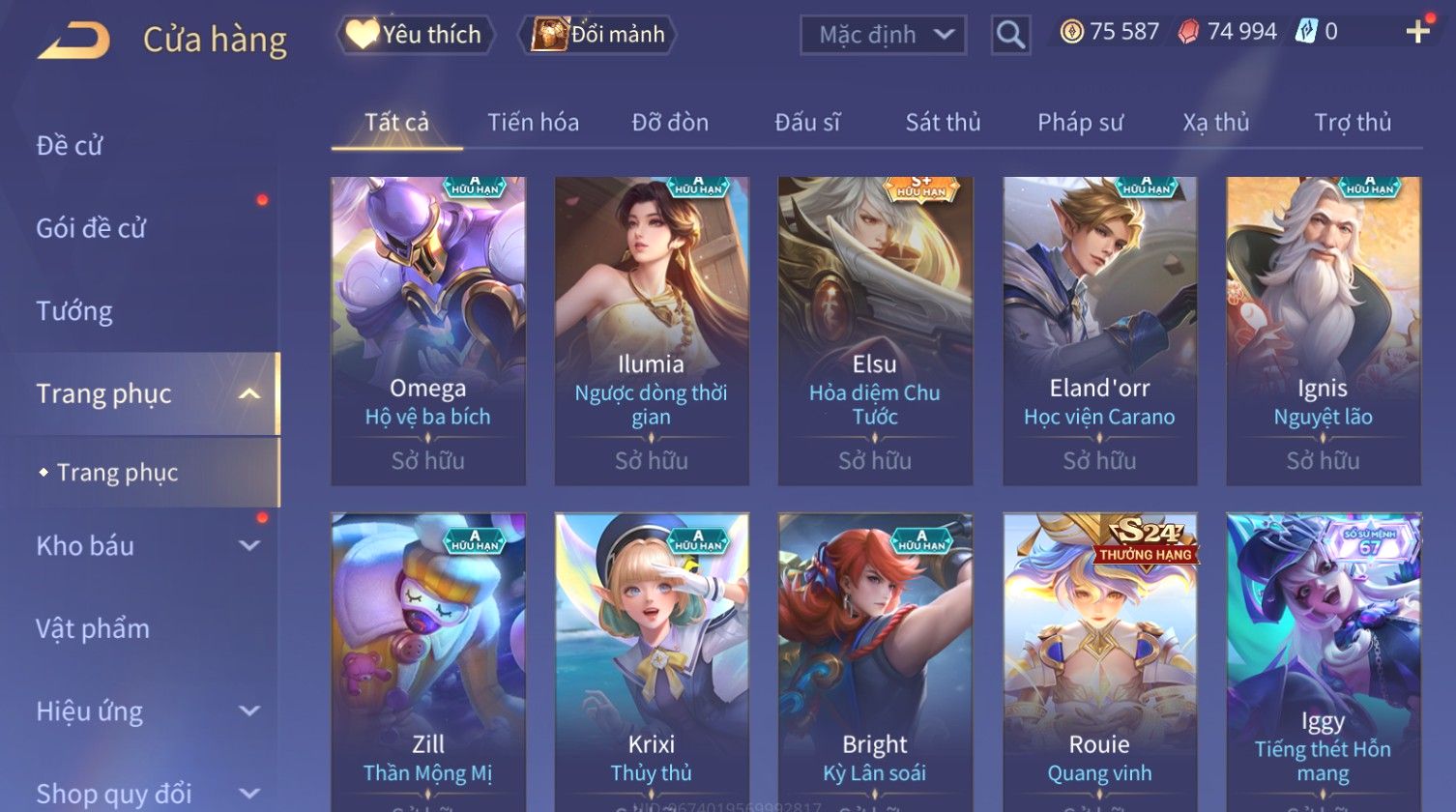Select the Omega Hộ vệ ba bích skin

coord(428,331)
